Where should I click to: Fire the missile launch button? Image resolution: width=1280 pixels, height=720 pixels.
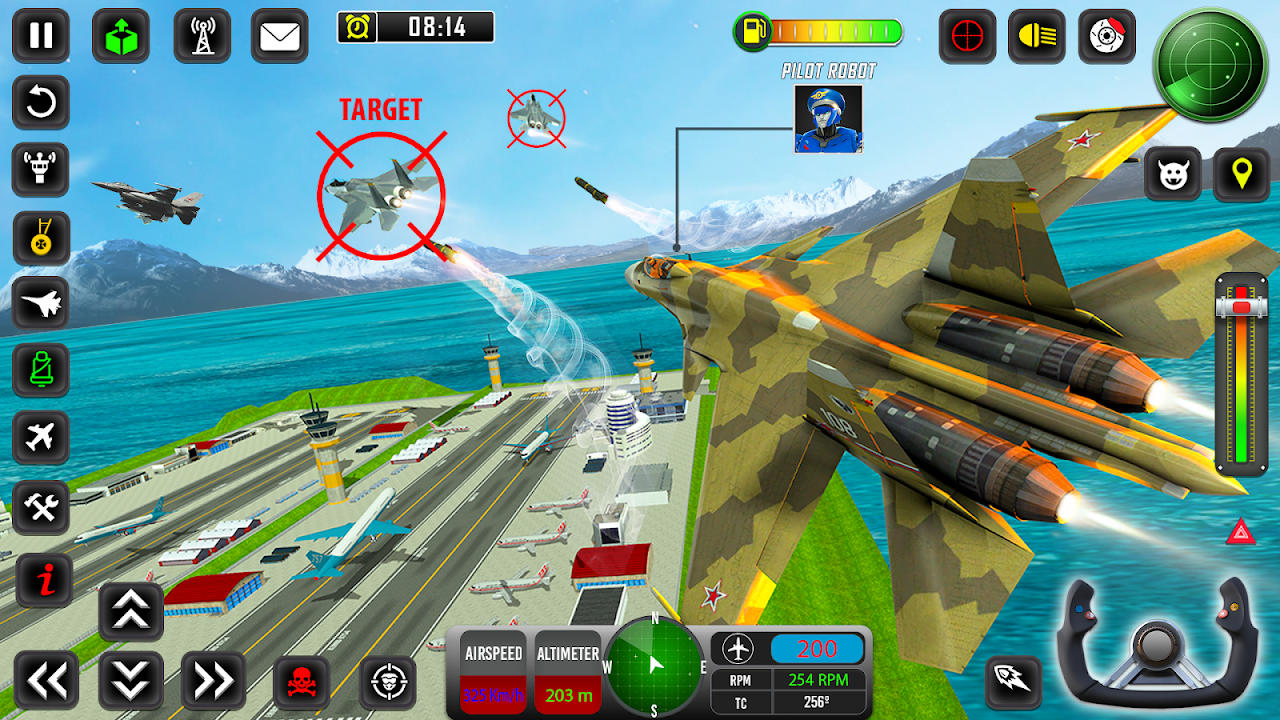(1013, 683)
